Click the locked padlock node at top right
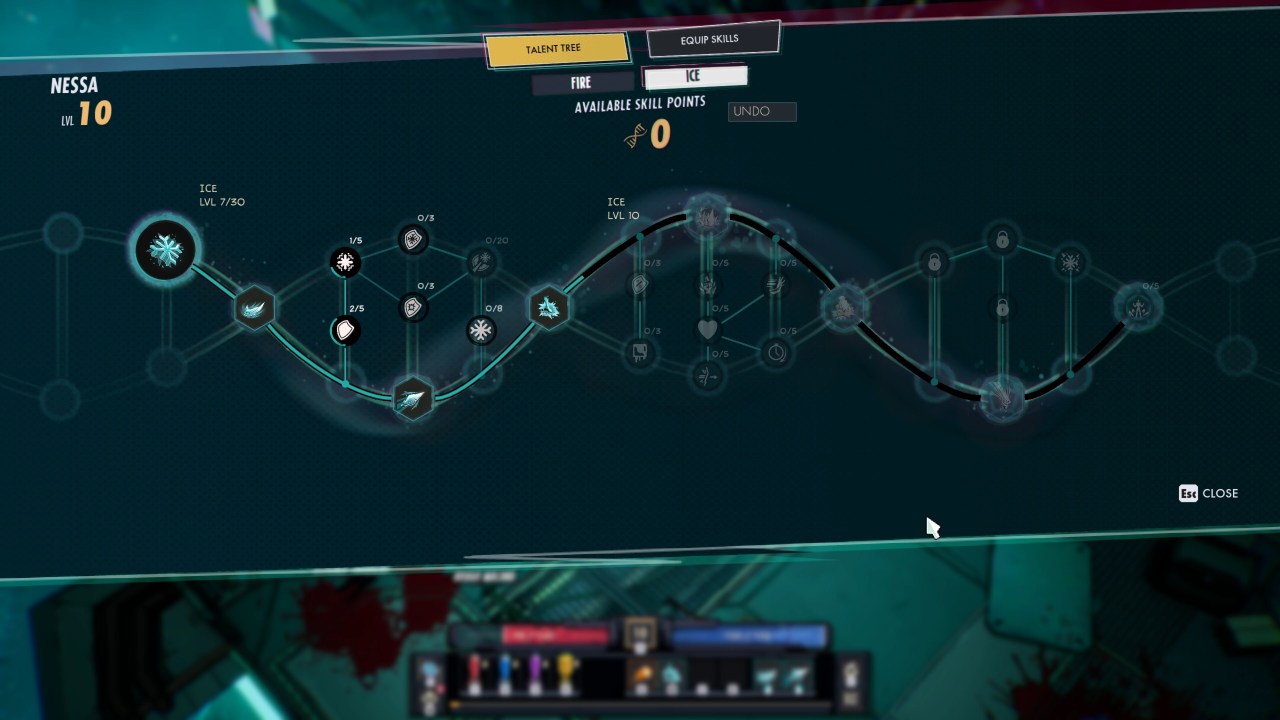Image resolution: width=1280 pixels, height=720 pixels. coord(1003,240)
